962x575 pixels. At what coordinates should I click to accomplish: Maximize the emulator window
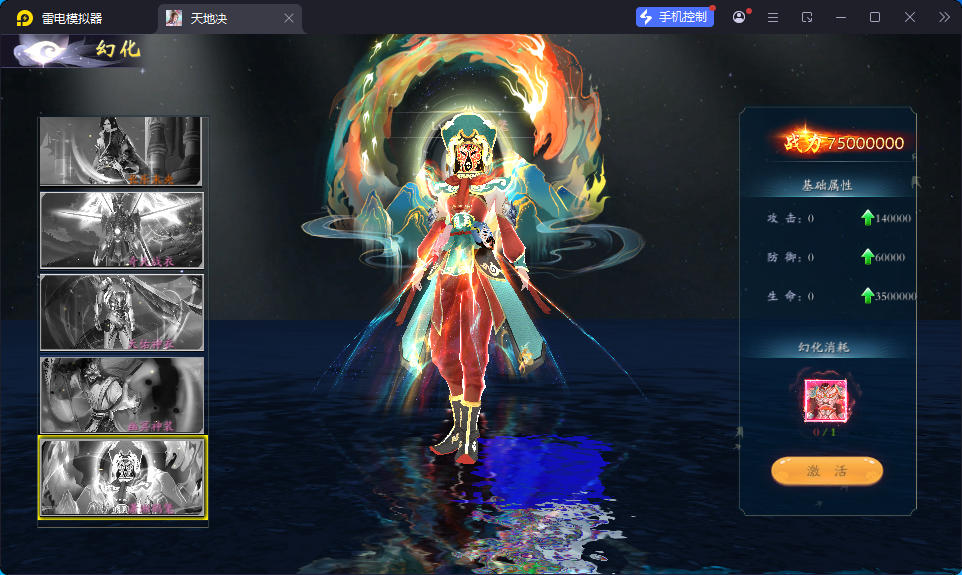click(x=875, y=17)
